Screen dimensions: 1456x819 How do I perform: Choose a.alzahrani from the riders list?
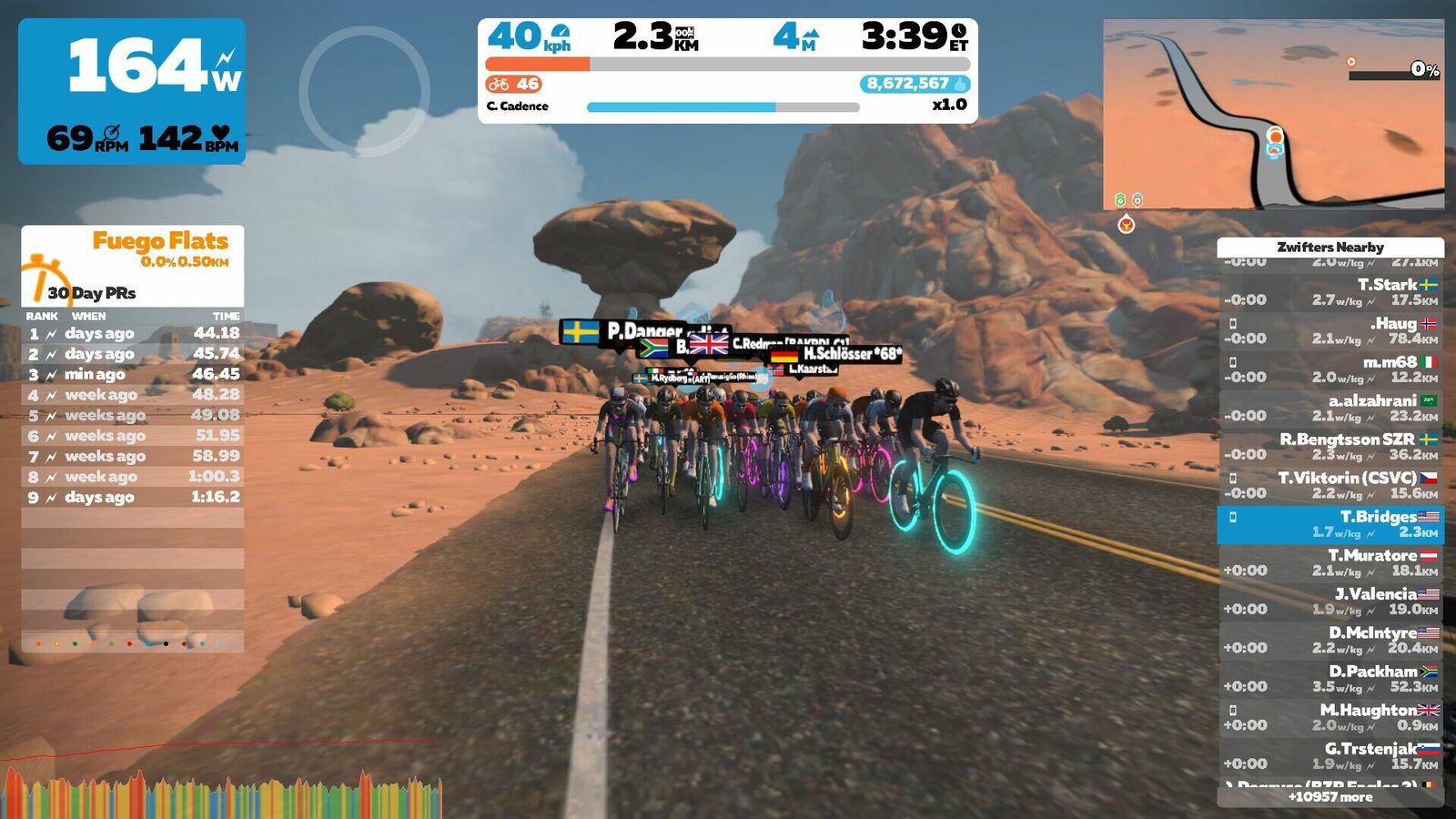click(x=1330, y=408)
